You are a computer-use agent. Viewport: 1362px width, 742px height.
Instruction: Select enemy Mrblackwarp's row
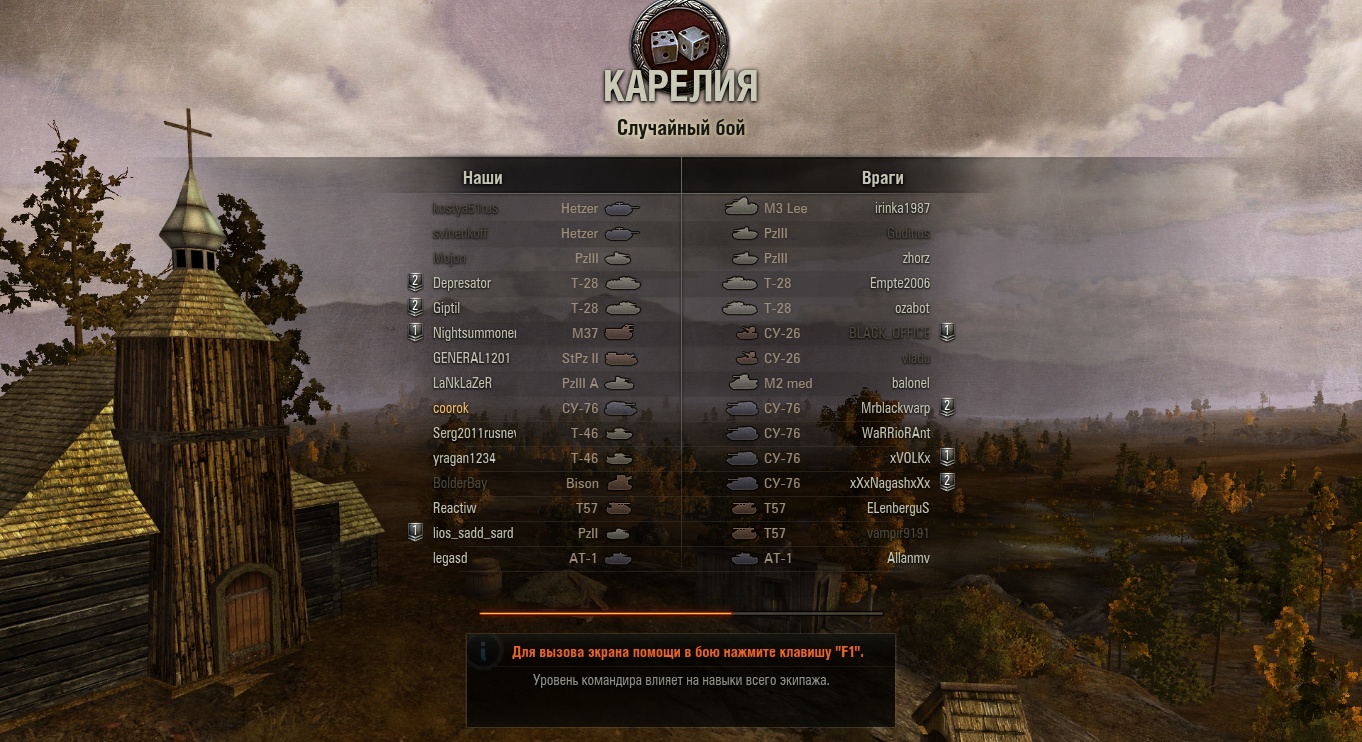click(x=895, y=408)
